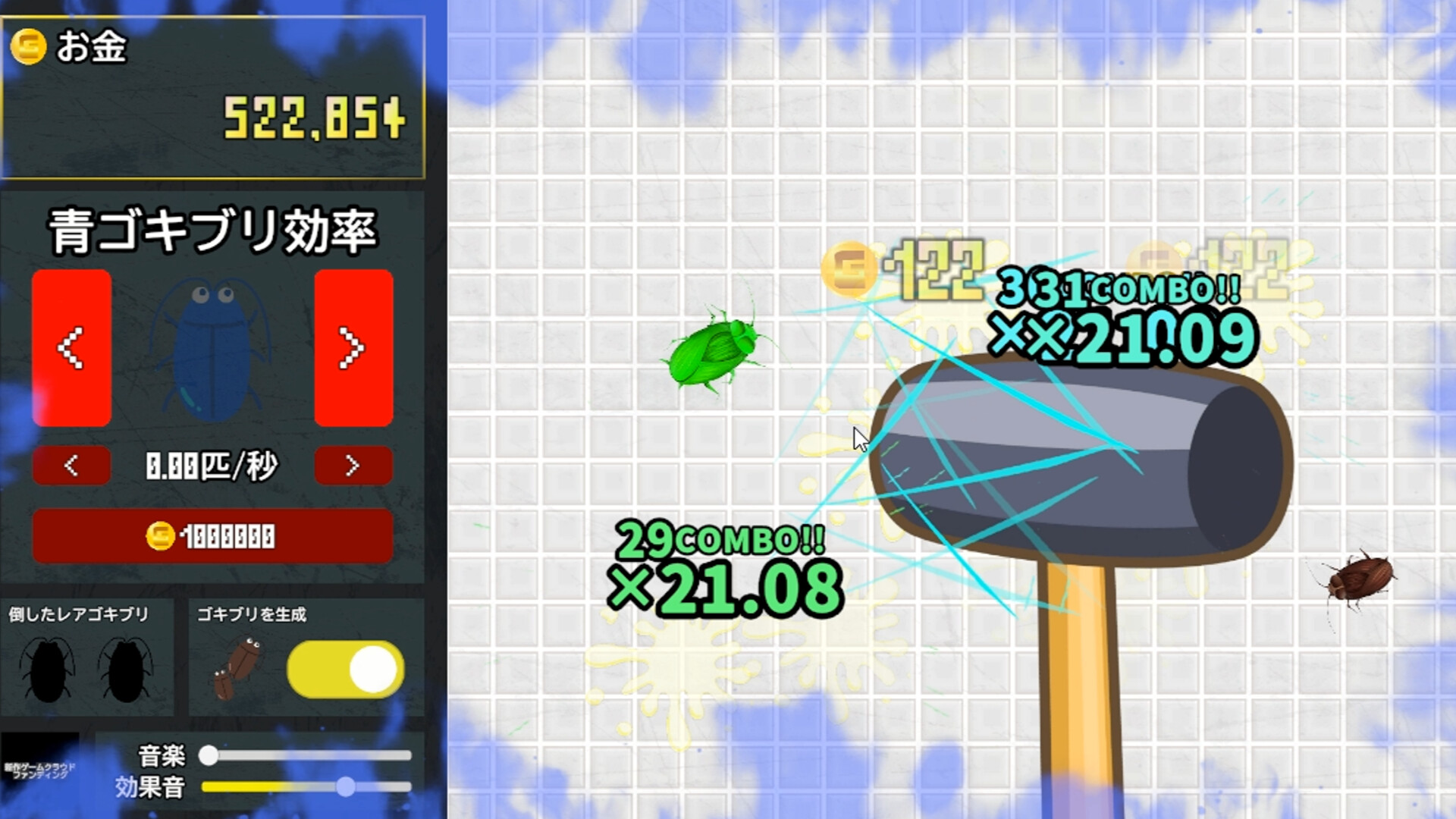Image resolution: width=1456 pixels, height=819 pixels.
Task: Click the large red left arrow to switch roach
Action: [x=71, y=349]
